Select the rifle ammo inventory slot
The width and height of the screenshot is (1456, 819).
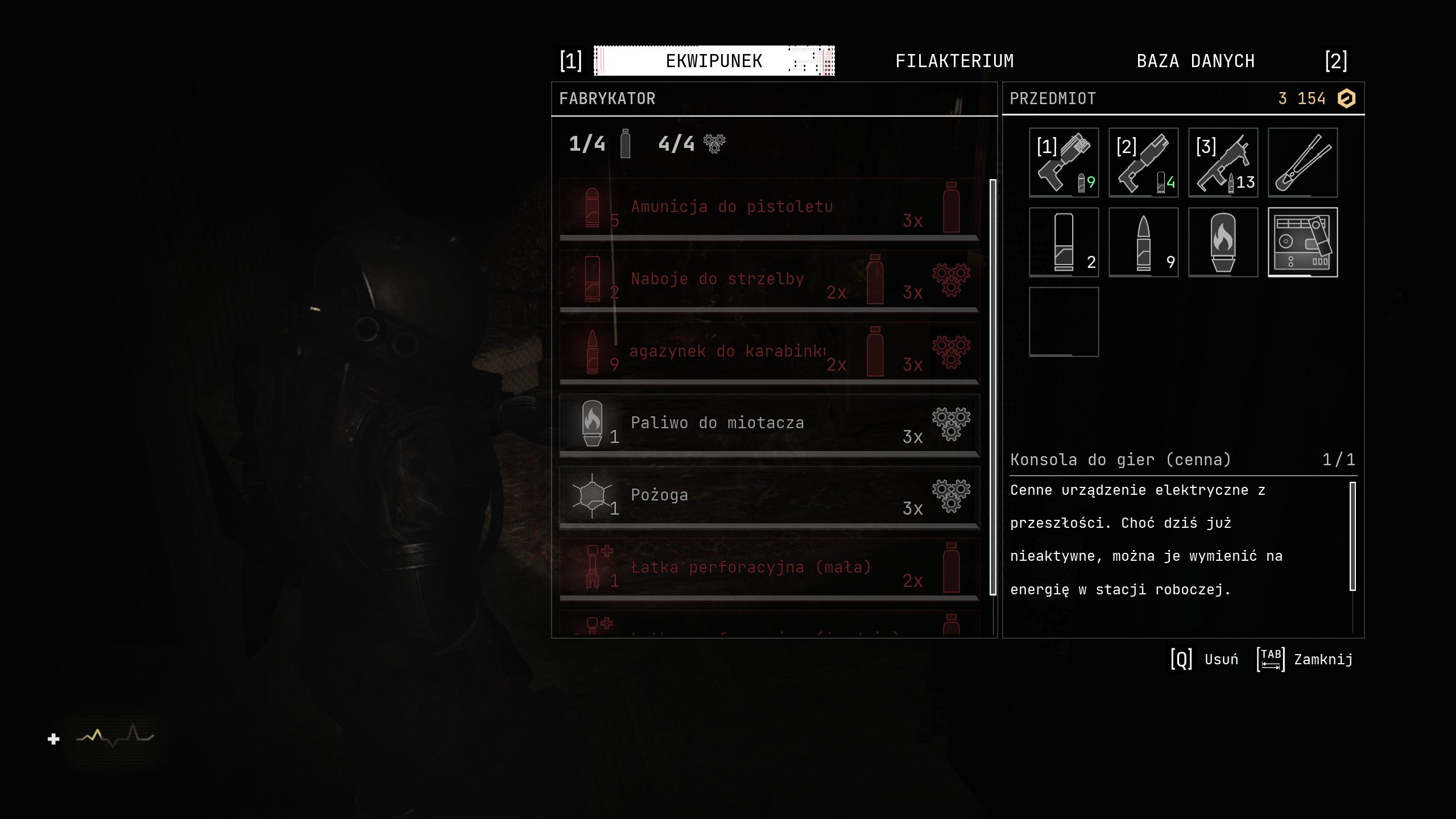coord(1143,242)
